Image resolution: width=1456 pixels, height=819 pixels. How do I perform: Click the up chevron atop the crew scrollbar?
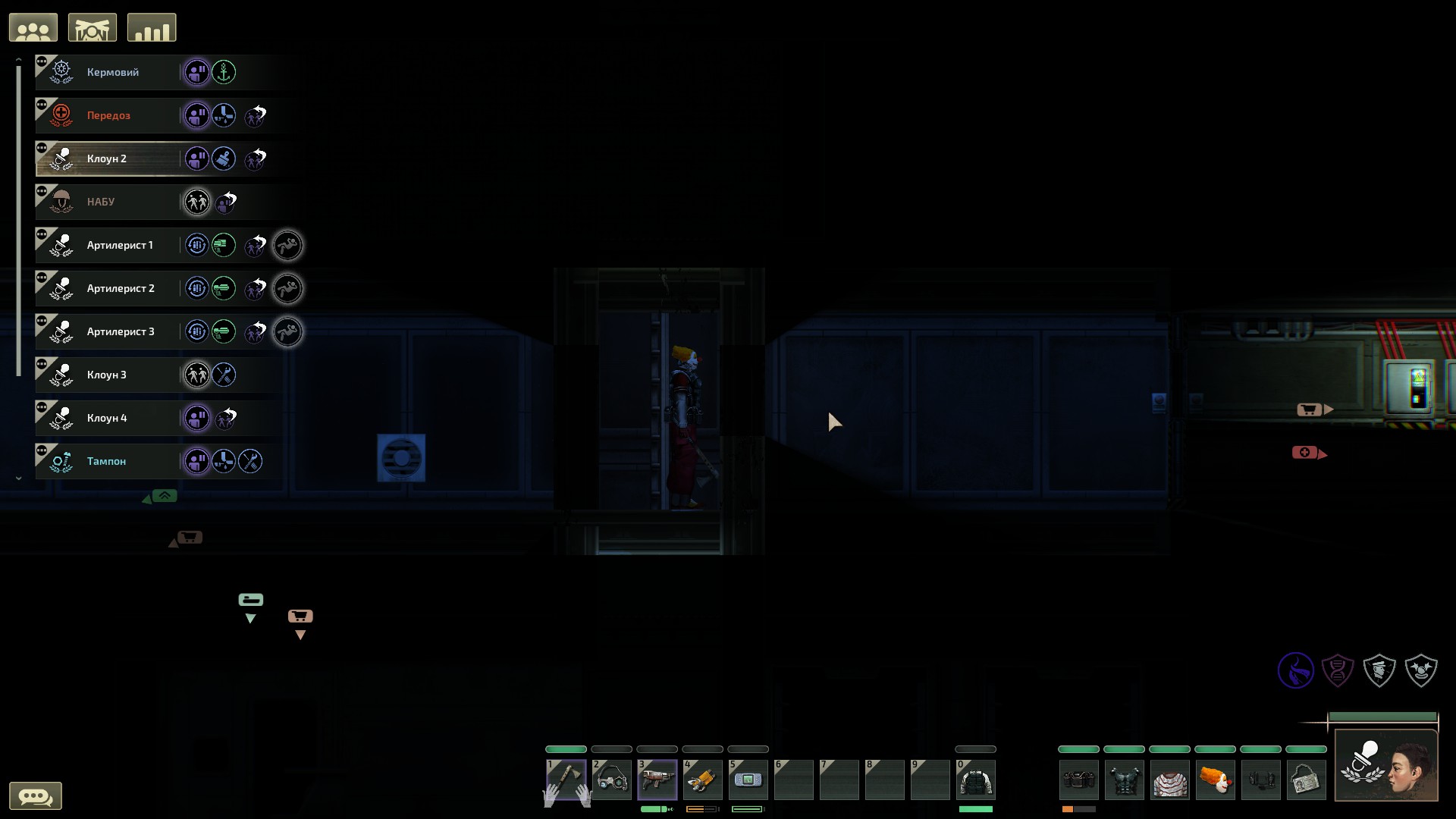[x=18, y=59]
